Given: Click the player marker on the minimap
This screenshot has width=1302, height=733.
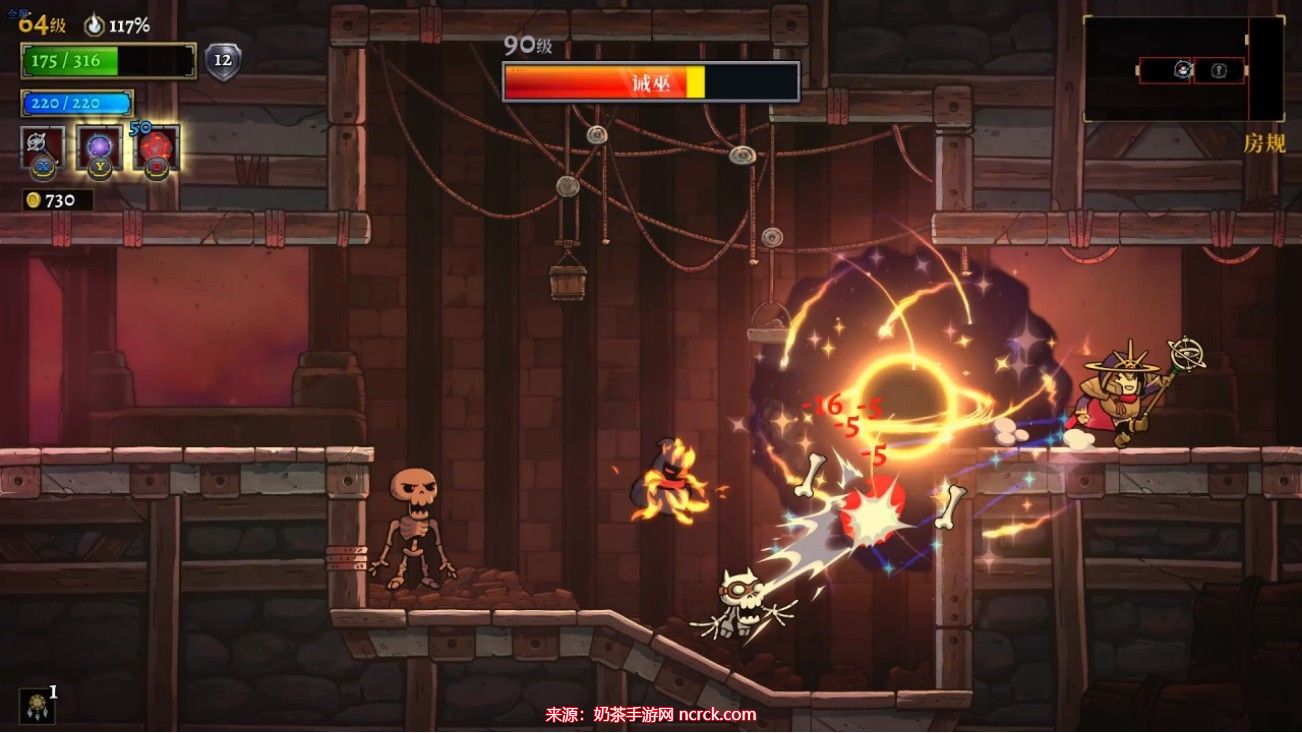Looking at the screenshot, I should coord(1182,70).
